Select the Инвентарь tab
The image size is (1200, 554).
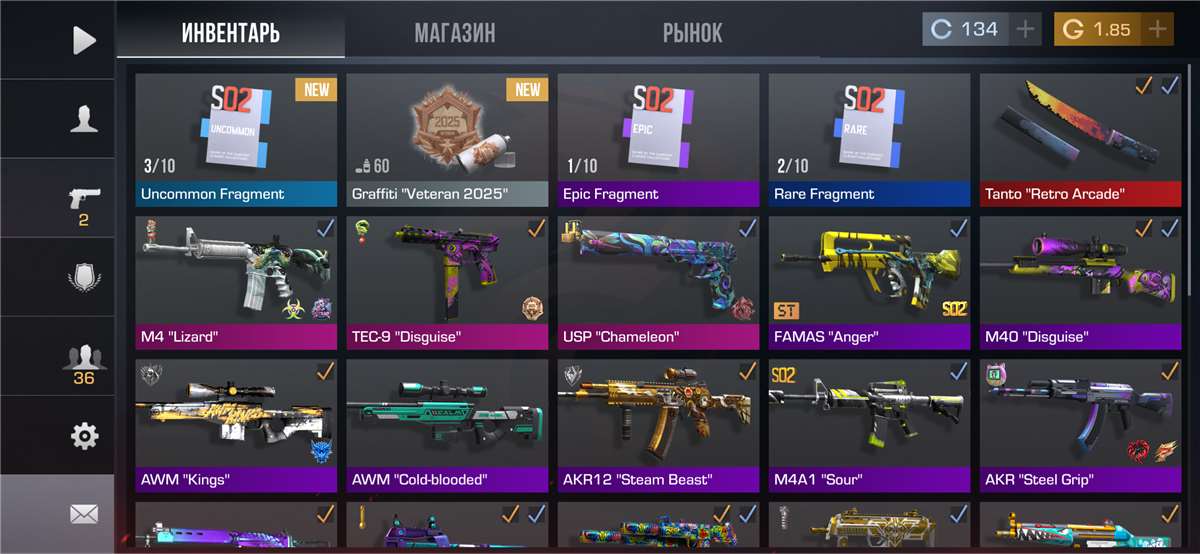click(x=231, y=32)
